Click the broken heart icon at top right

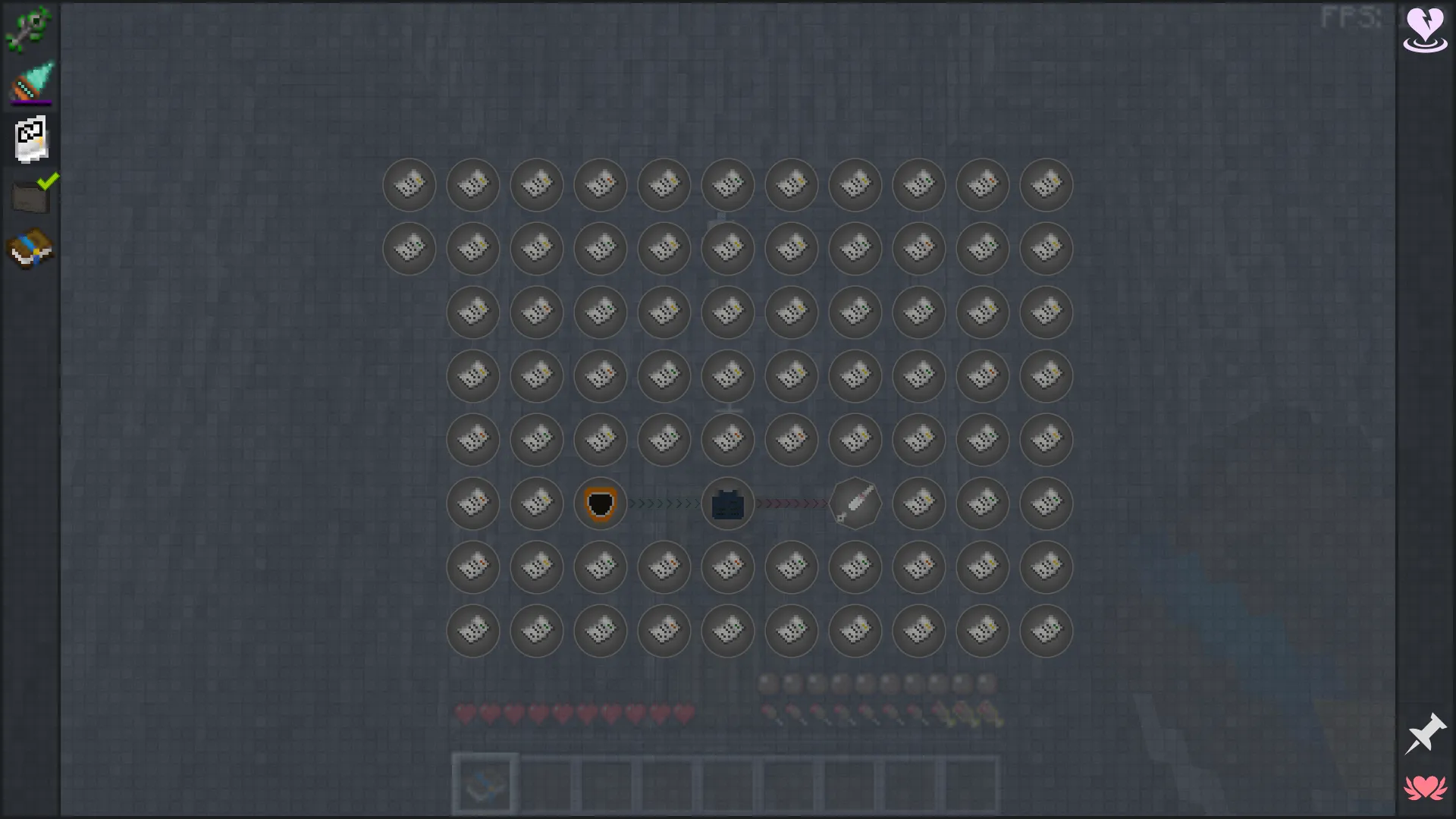(1424, 29)
